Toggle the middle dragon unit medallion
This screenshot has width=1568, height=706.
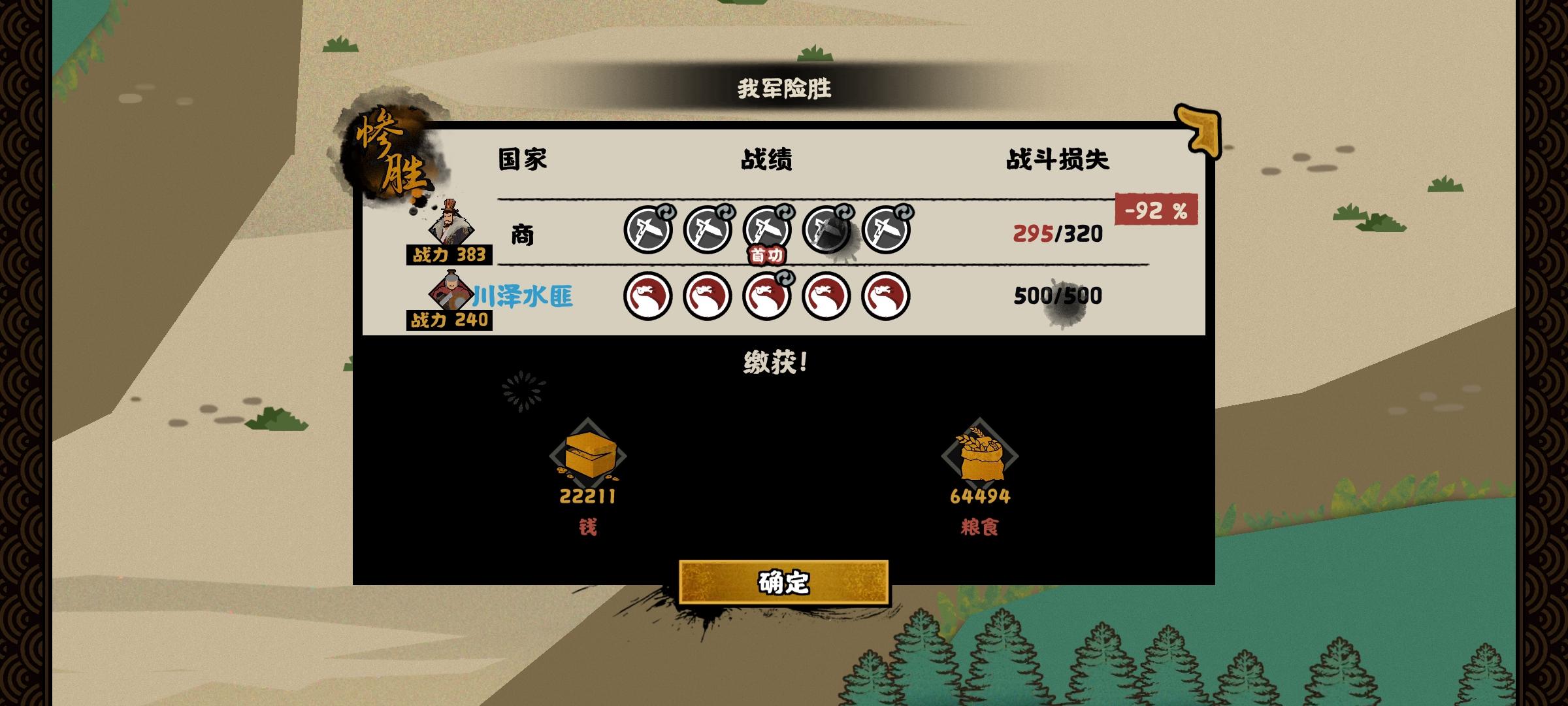(768, 295)
